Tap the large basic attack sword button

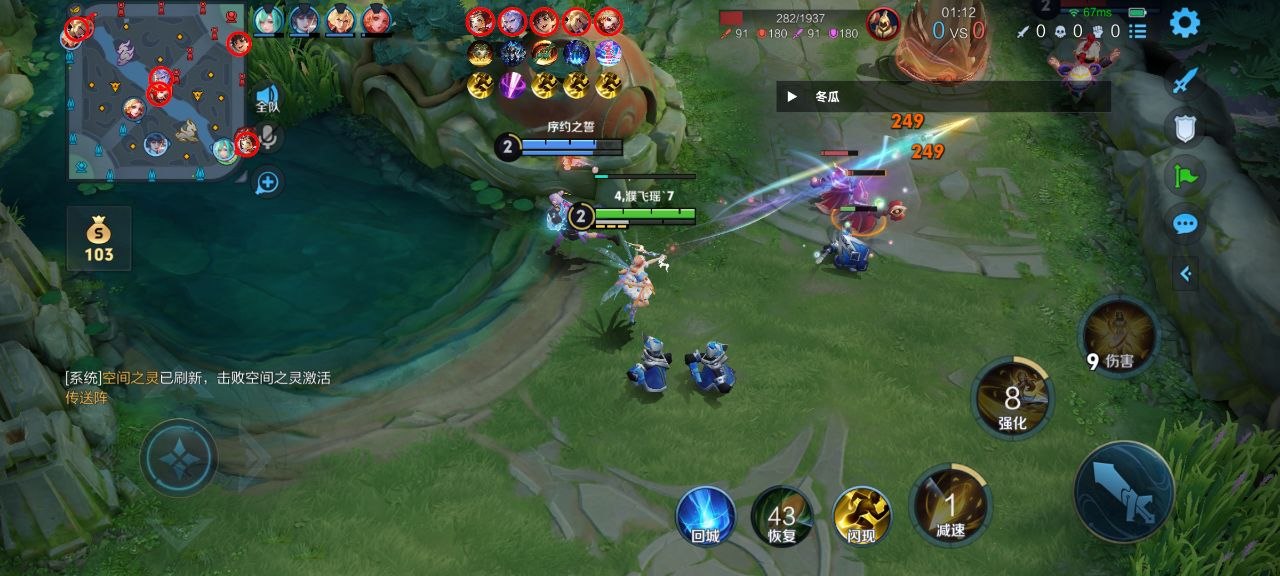pos(1124,492)
